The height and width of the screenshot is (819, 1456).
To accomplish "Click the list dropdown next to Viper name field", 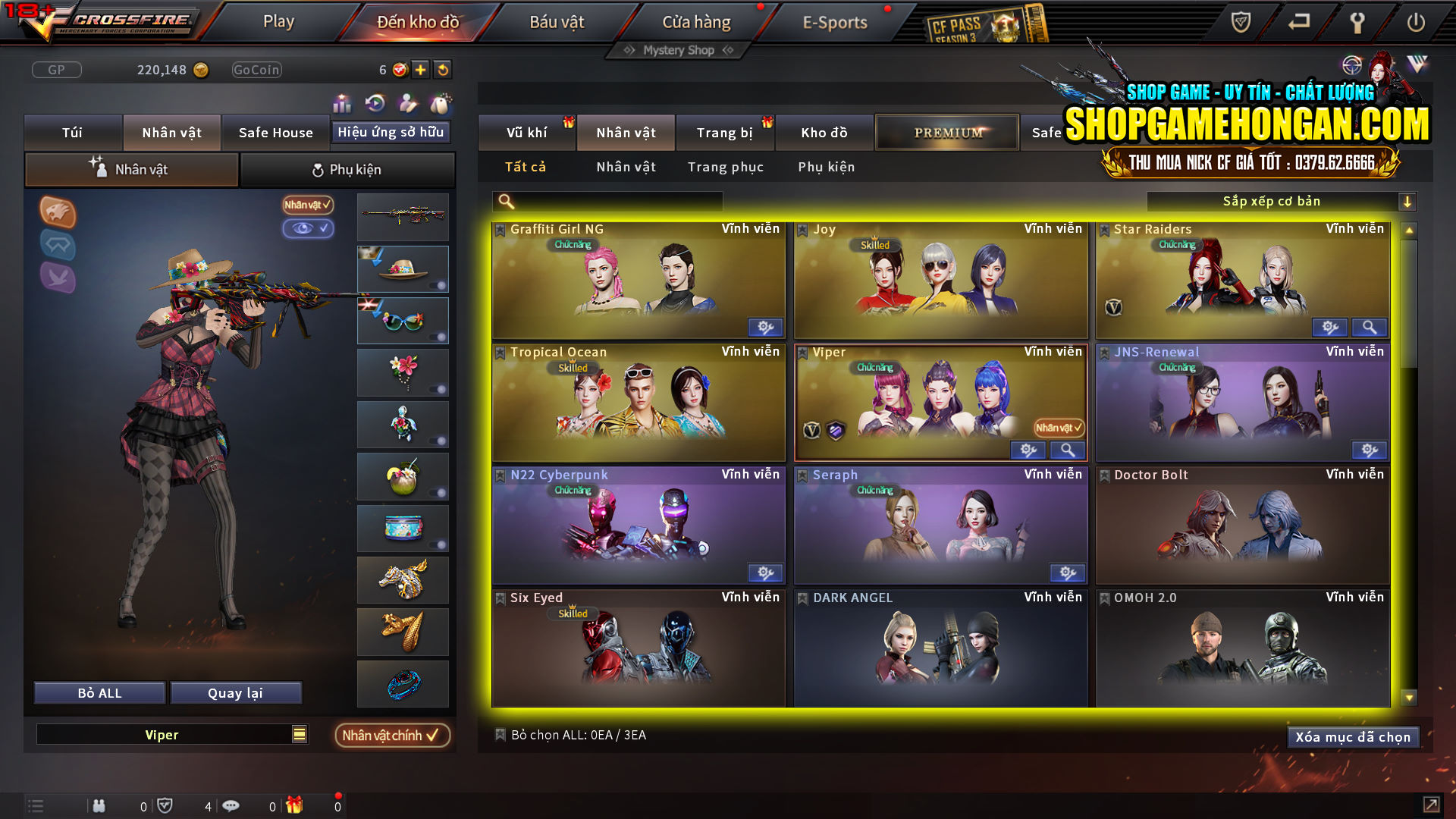I will [299, 734].
